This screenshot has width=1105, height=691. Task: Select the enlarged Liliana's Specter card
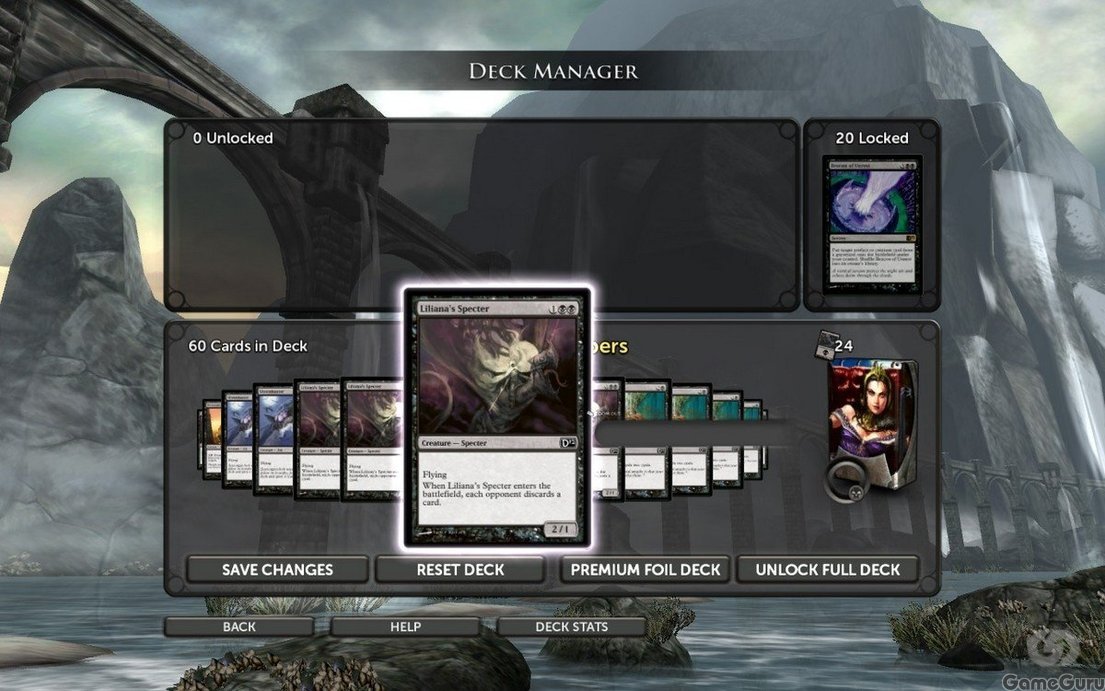tap(497, 417)
